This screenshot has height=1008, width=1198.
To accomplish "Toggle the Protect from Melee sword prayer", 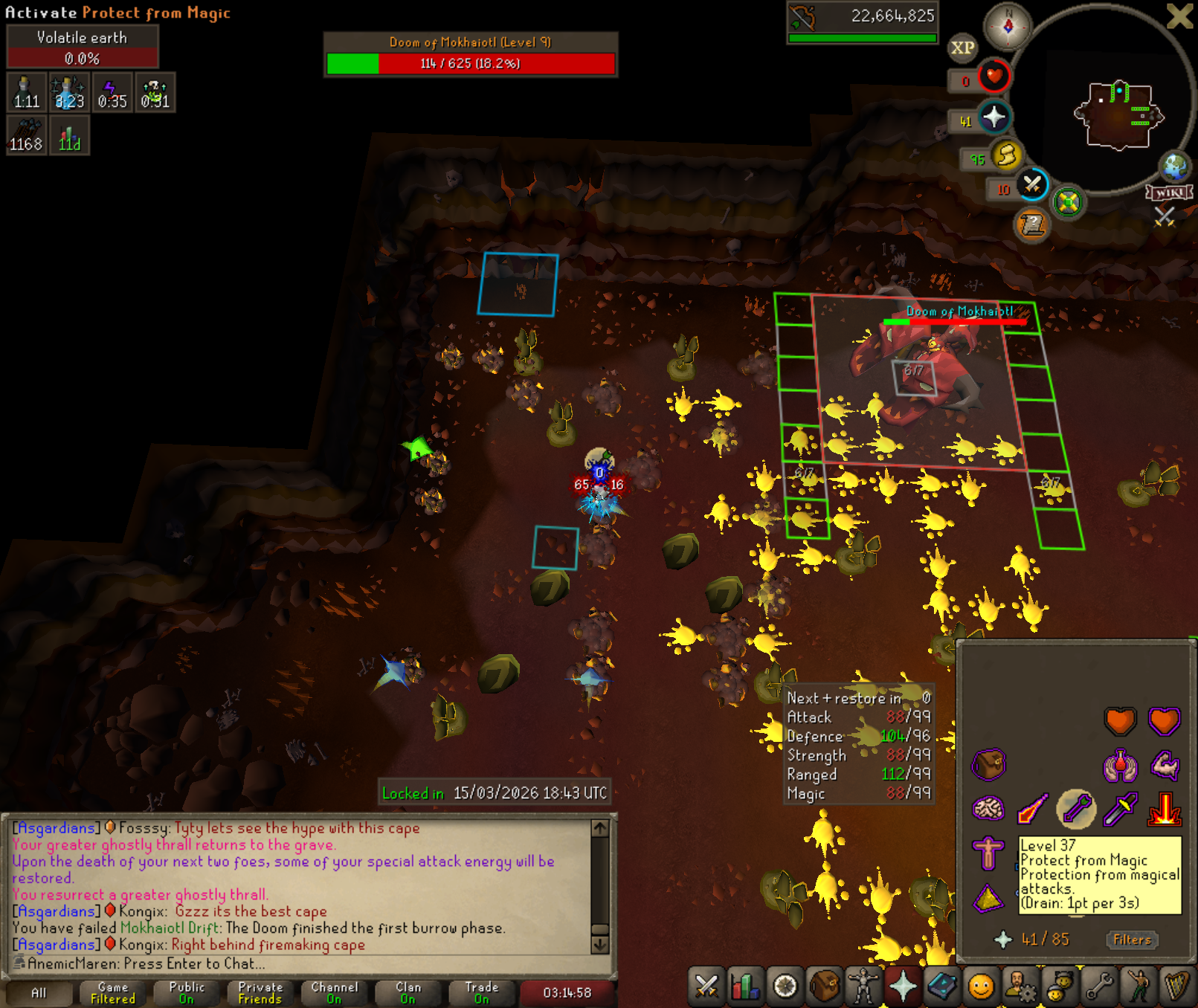I will tap(1120, 809).
